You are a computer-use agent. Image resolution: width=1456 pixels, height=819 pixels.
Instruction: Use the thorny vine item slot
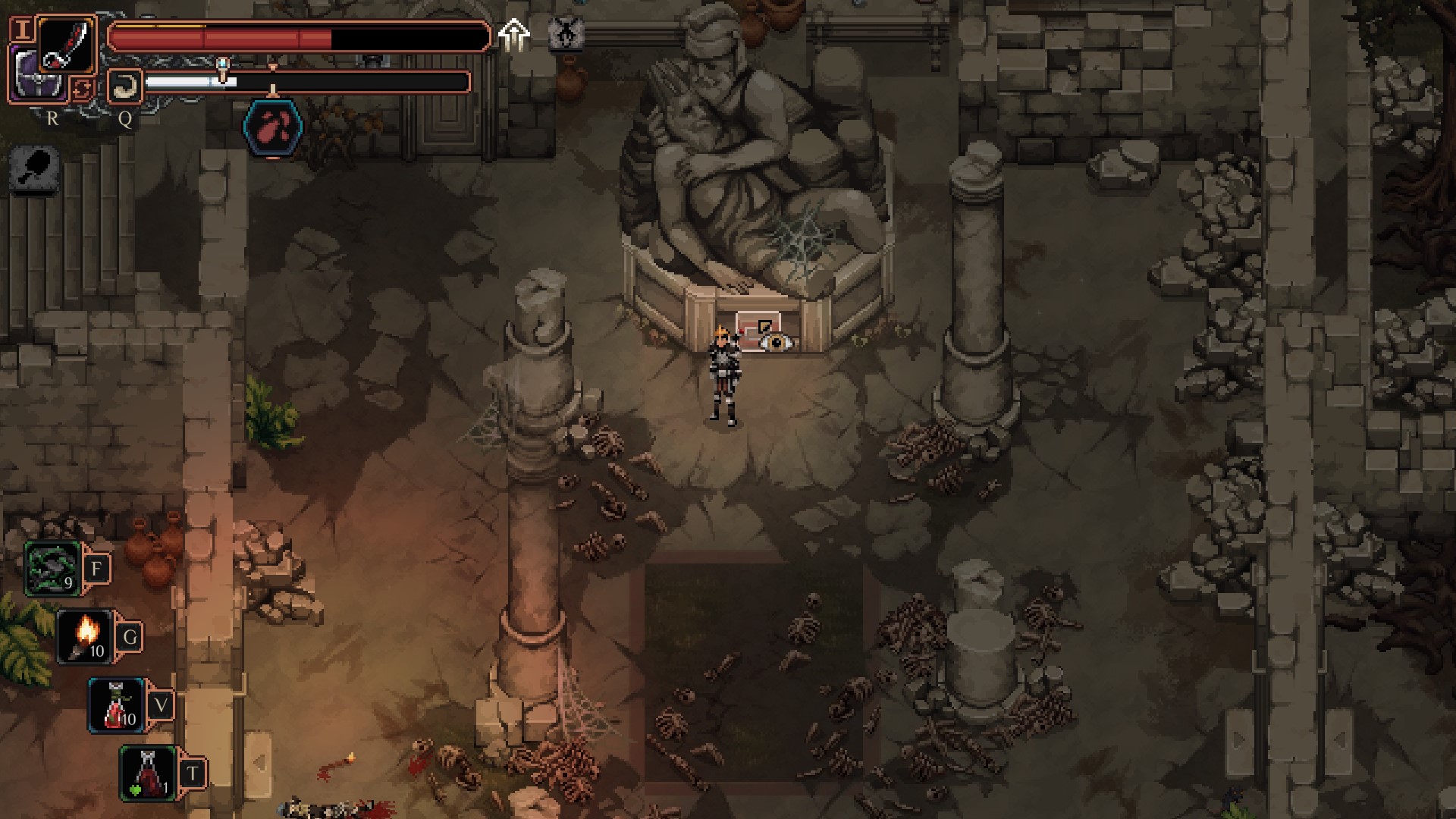click(53, 569)
